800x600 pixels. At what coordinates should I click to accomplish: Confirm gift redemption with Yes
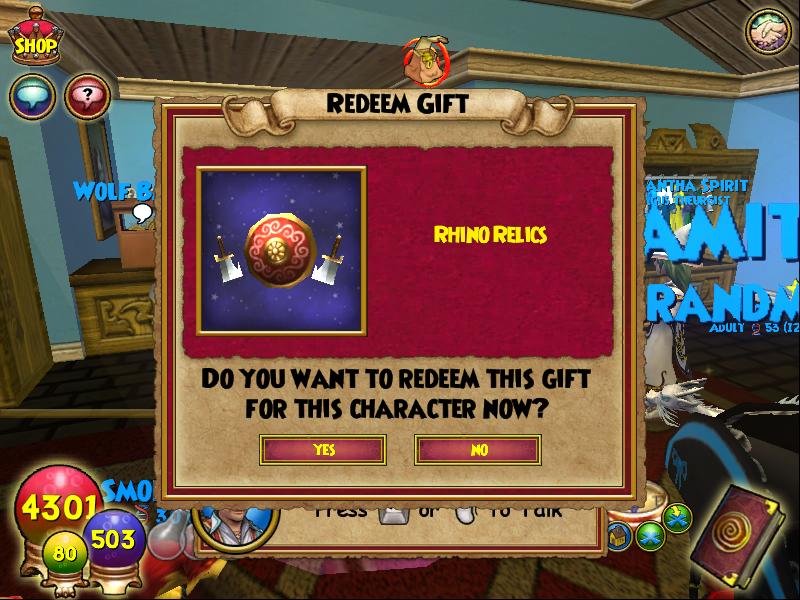[323, 450]
